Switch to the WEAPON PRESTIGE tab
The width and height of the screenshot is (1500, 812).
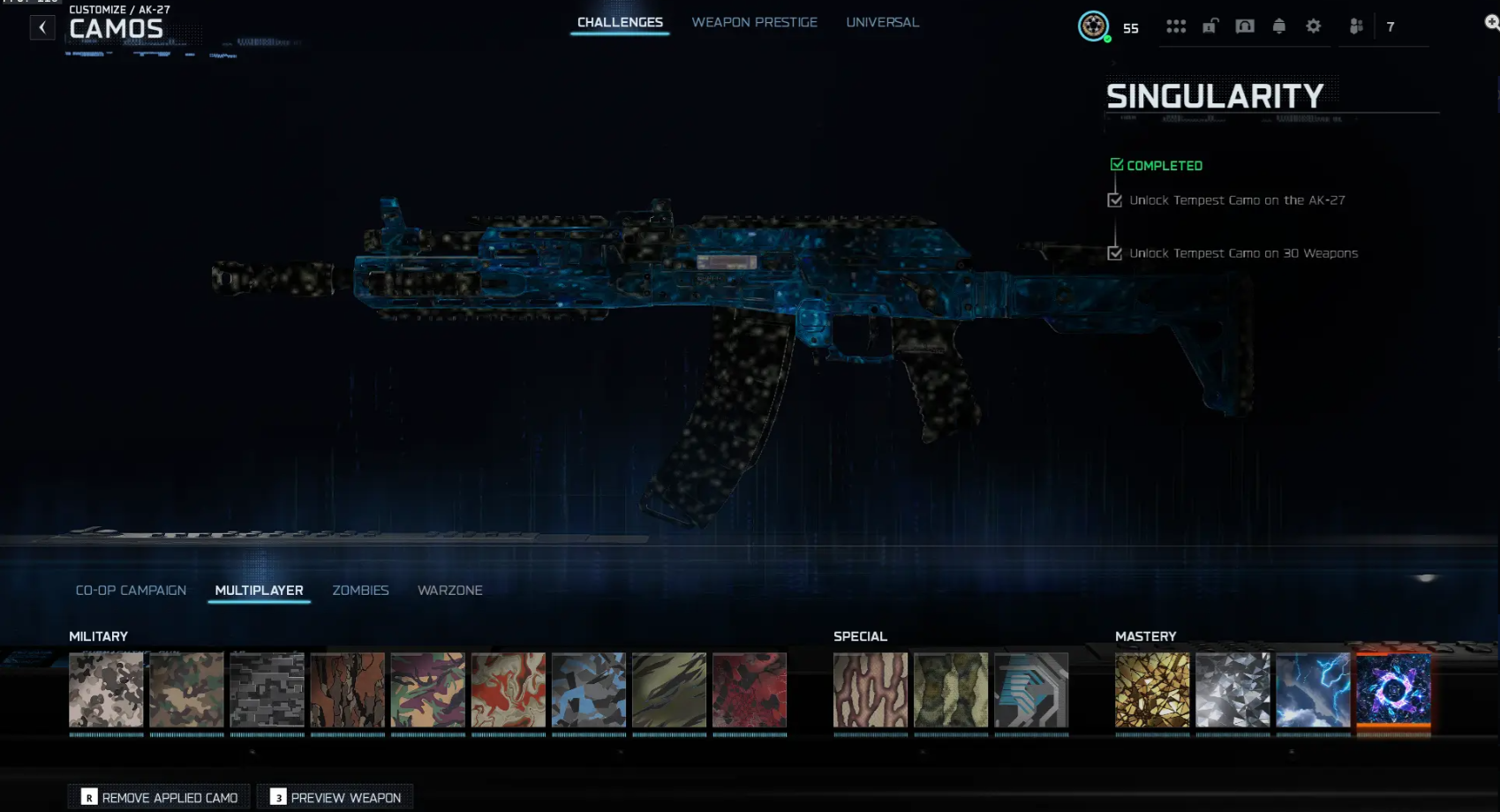pyautogui.click(x=754, y=22)
